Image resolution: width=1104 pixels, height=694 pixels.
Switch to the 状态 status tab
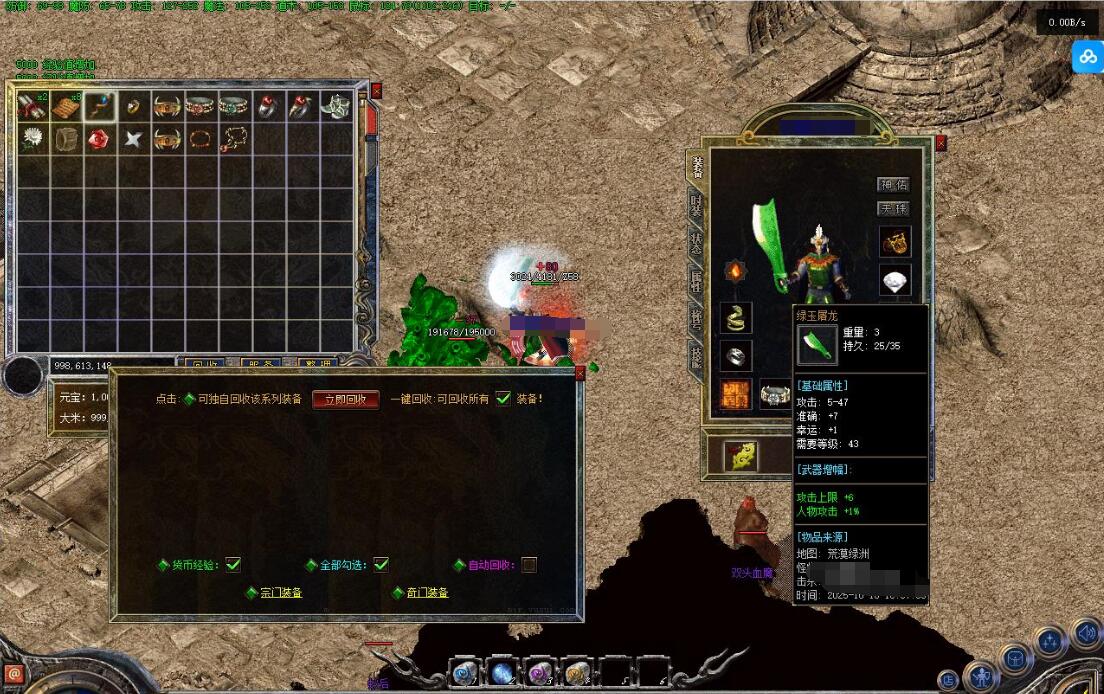[x=697, y=243]
